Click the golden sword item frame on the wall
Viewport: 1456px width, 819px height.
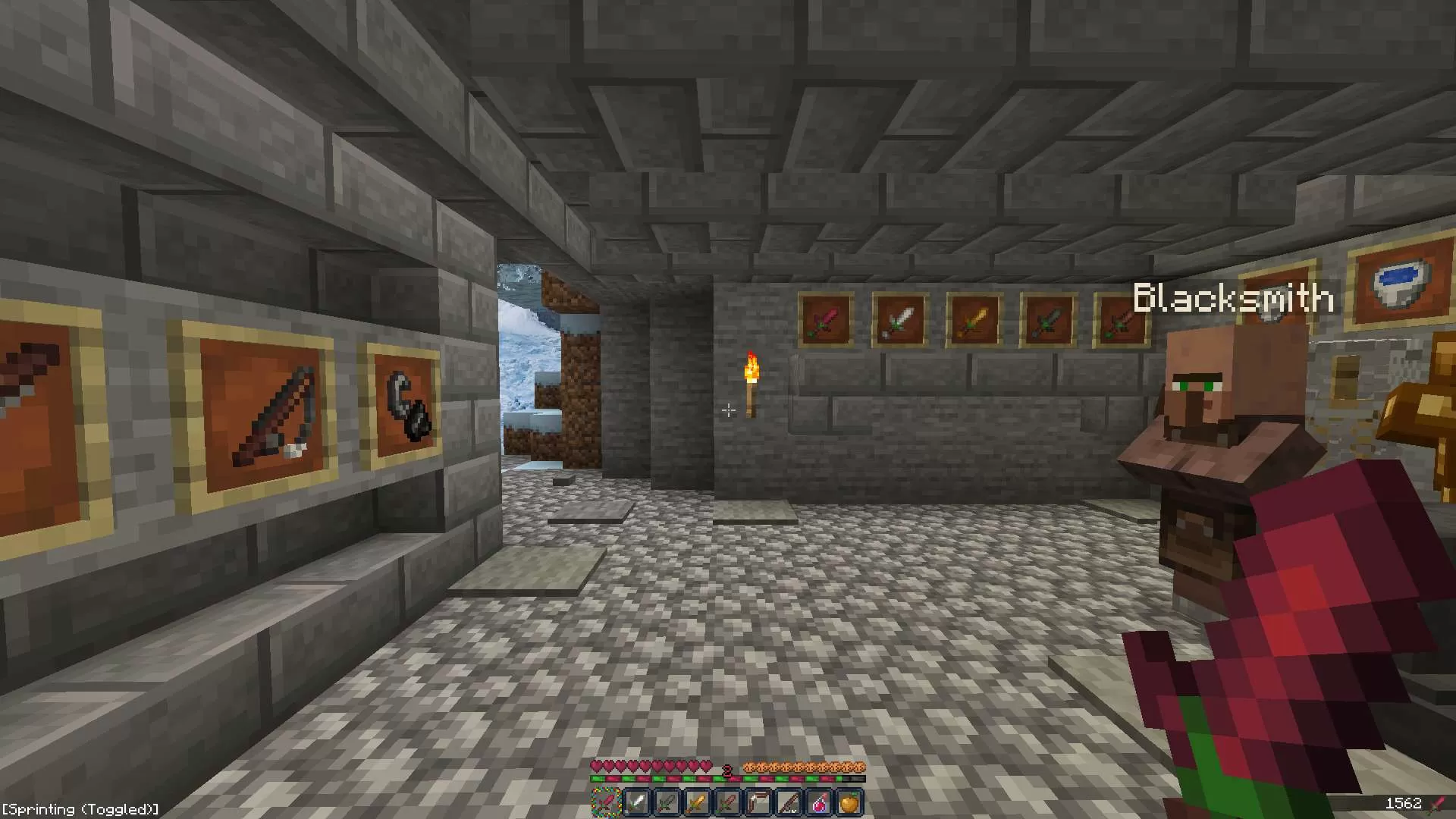click(x=974, y=319)
